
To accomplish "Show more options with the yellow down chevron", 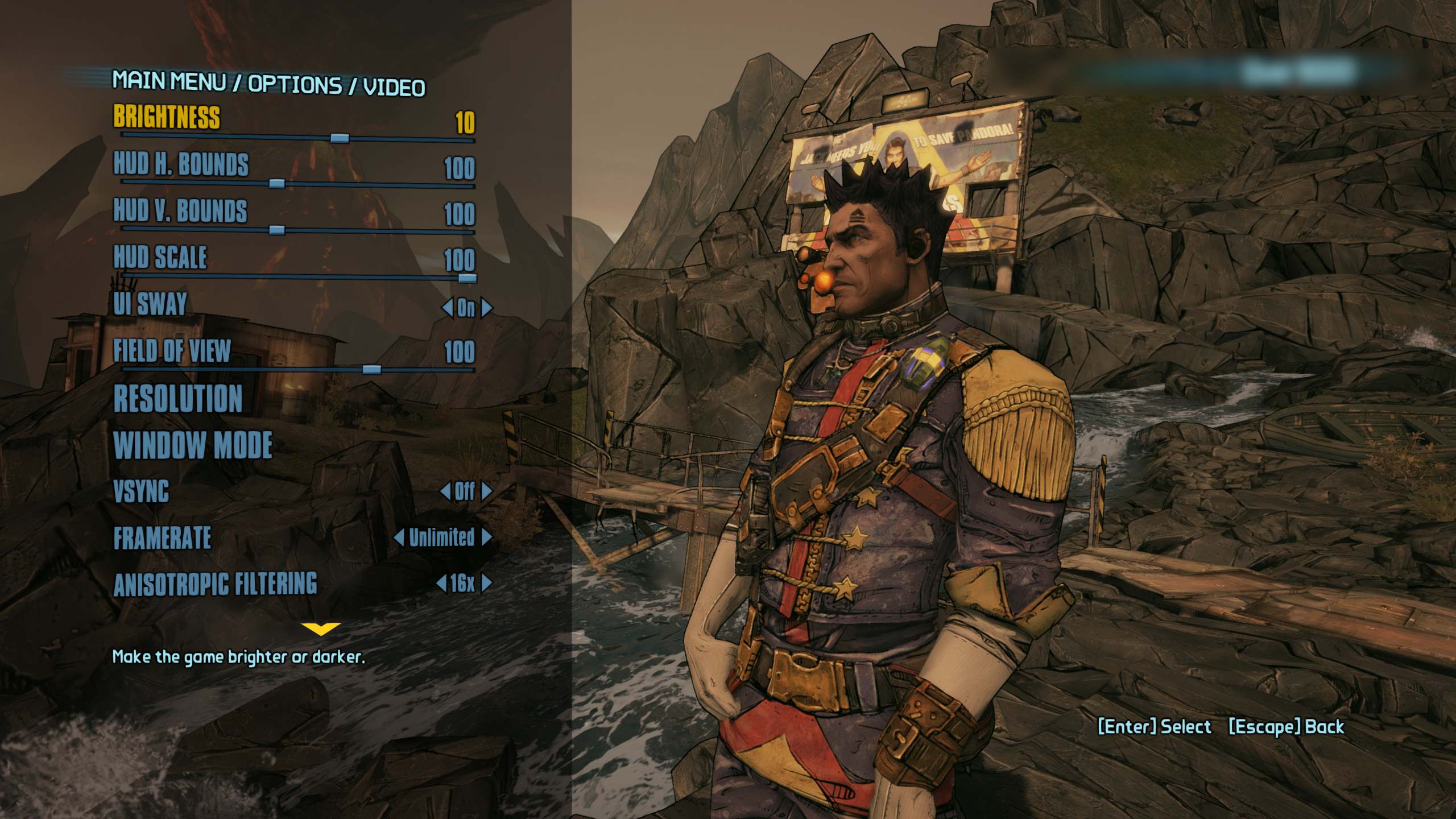I will (x=321, y=628).
